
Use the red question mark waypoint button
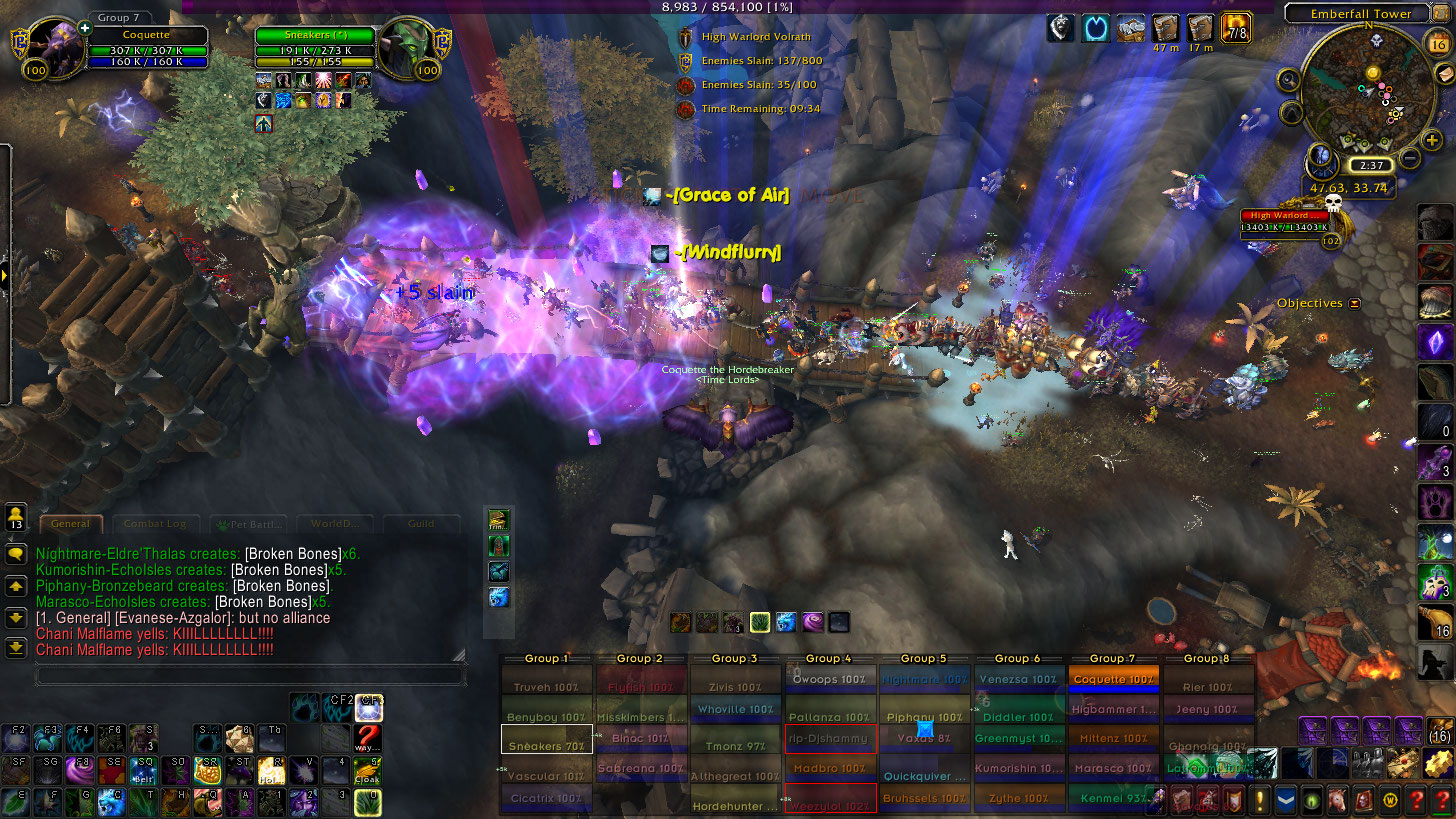point(368,738)
